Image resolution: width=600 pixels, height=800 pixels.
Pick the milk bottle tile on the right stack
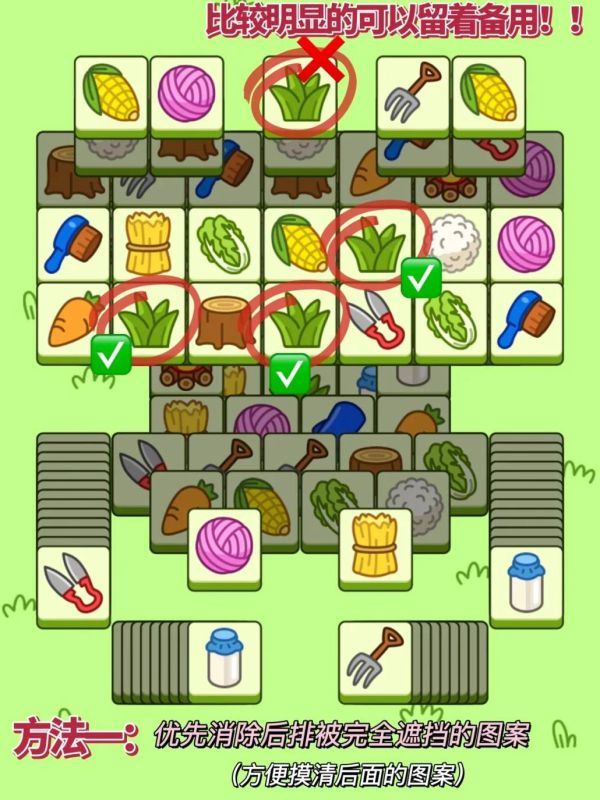click(x=525, y=585)
